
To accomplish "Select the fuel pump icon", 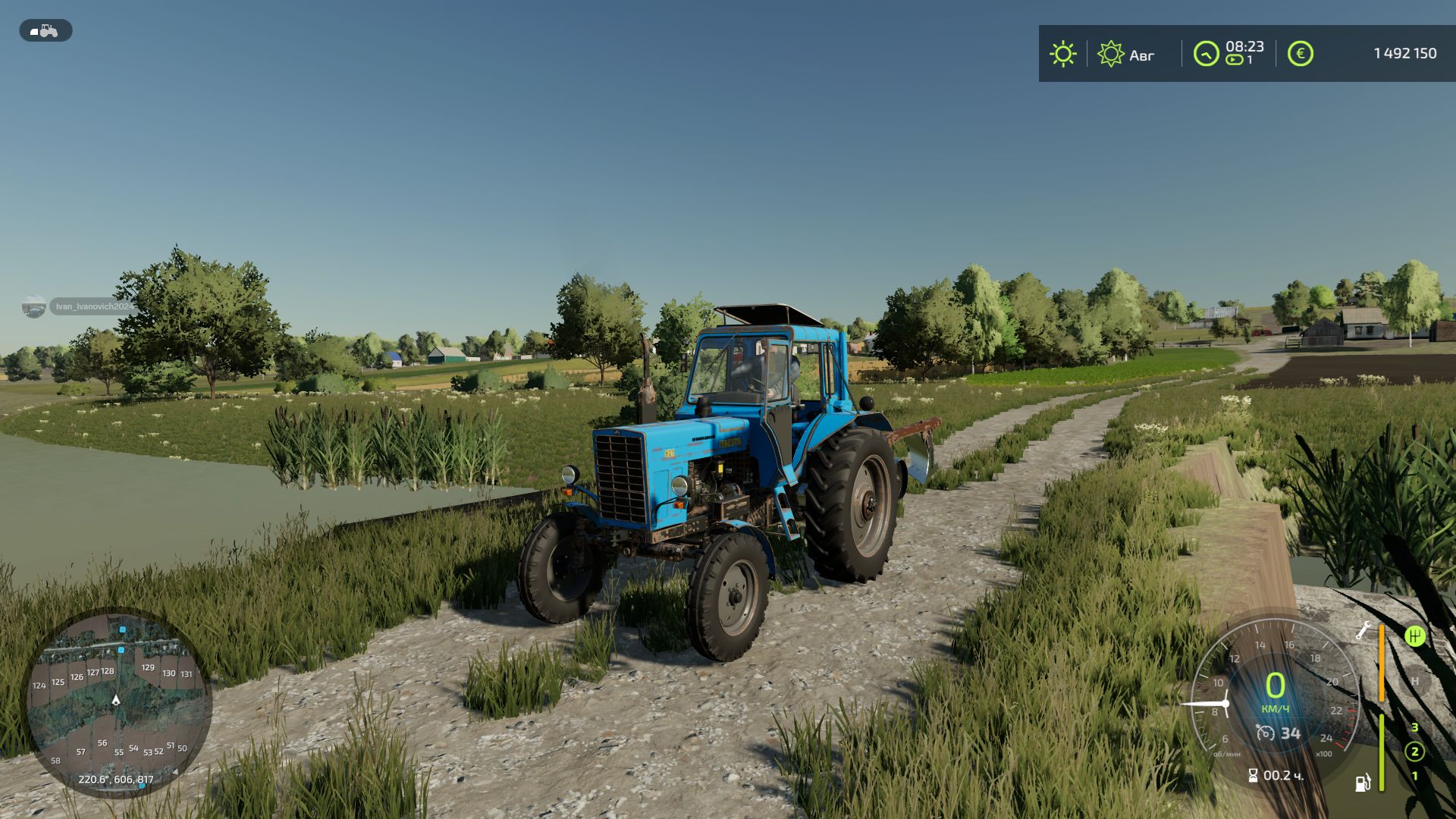I will pos(1363,782).
